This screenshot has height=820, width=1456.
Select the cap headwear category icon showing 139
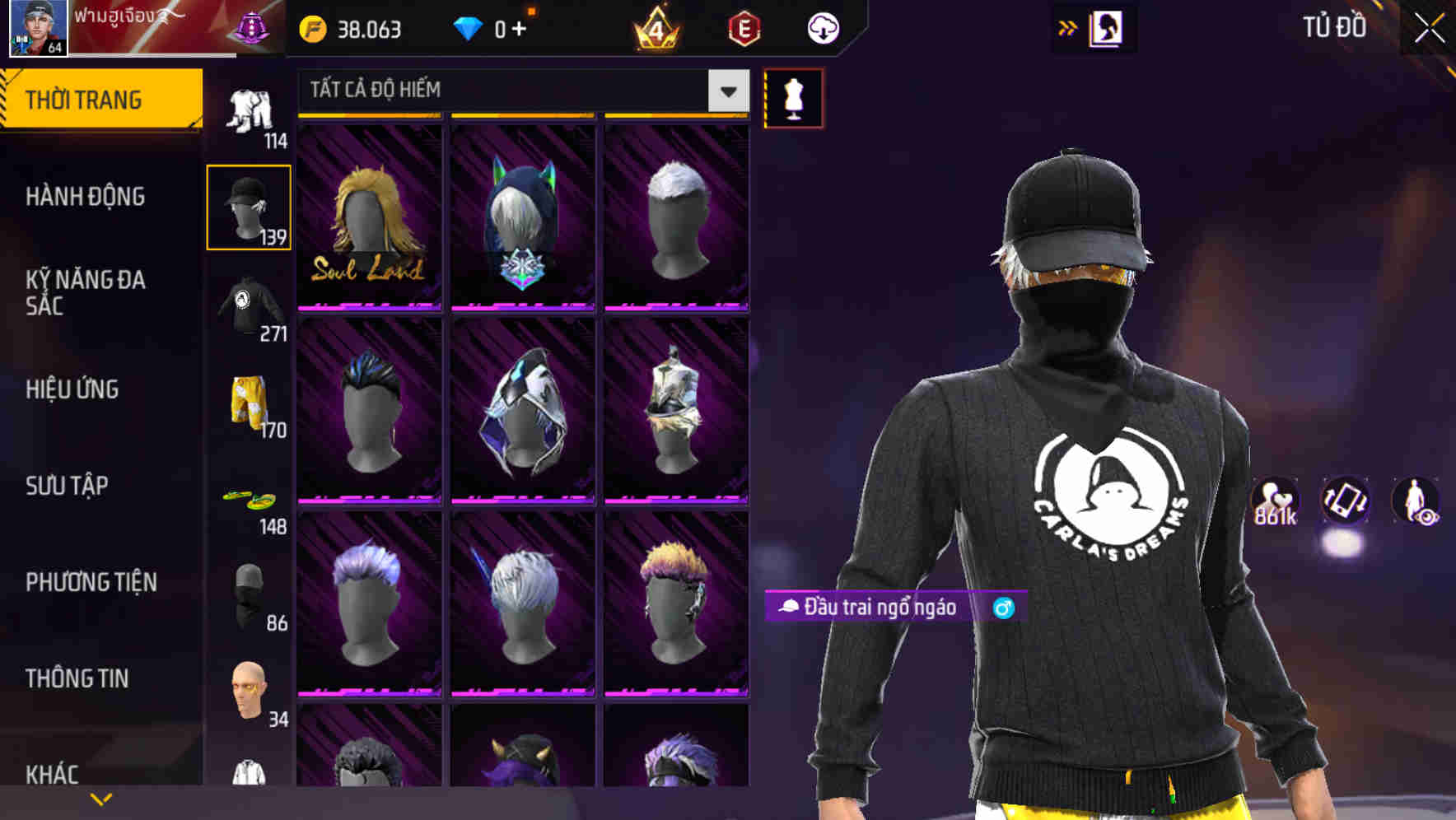(249, 206)
